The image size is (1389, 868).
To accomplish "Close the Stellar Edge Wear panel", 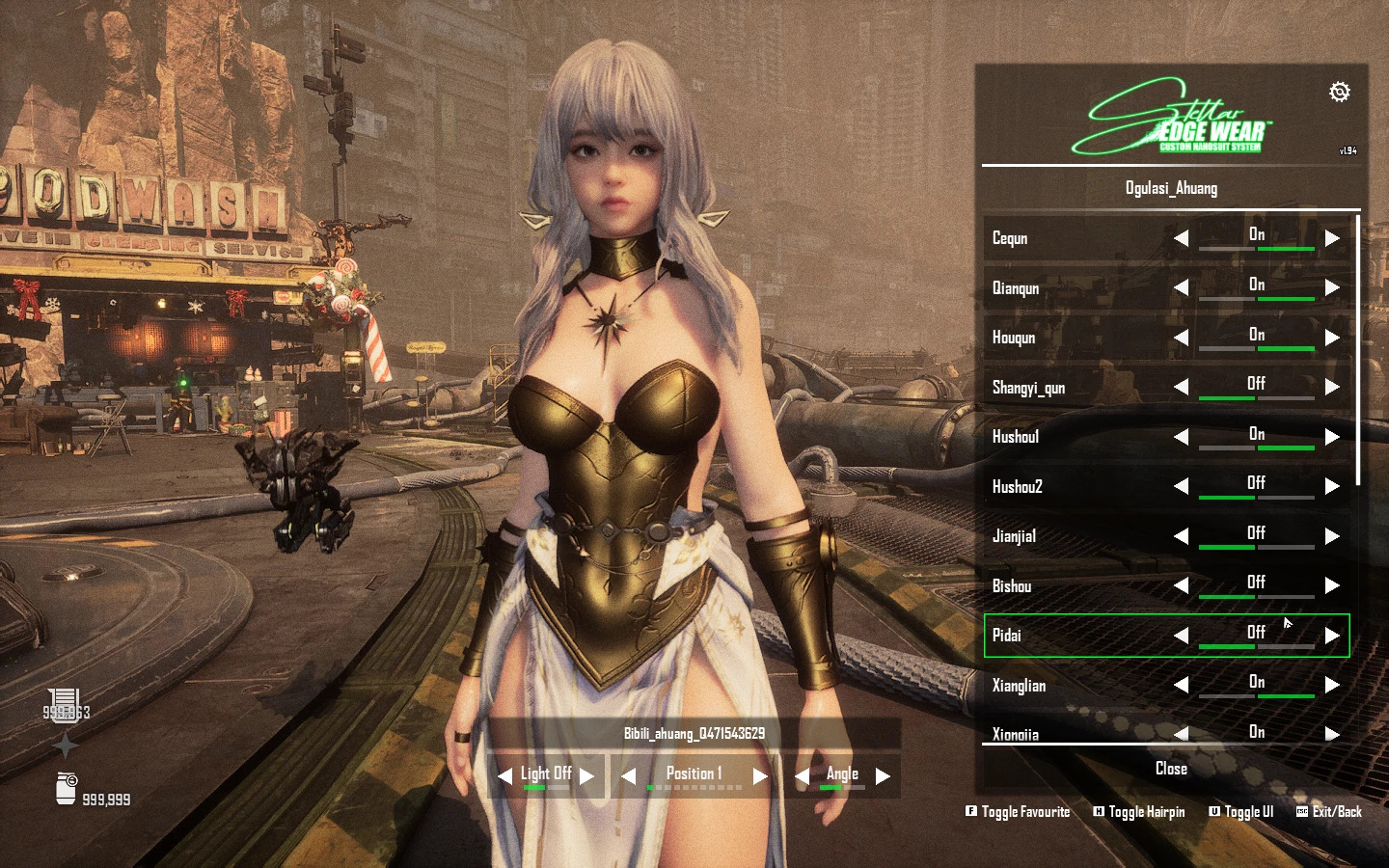I will click(1171, 769).
